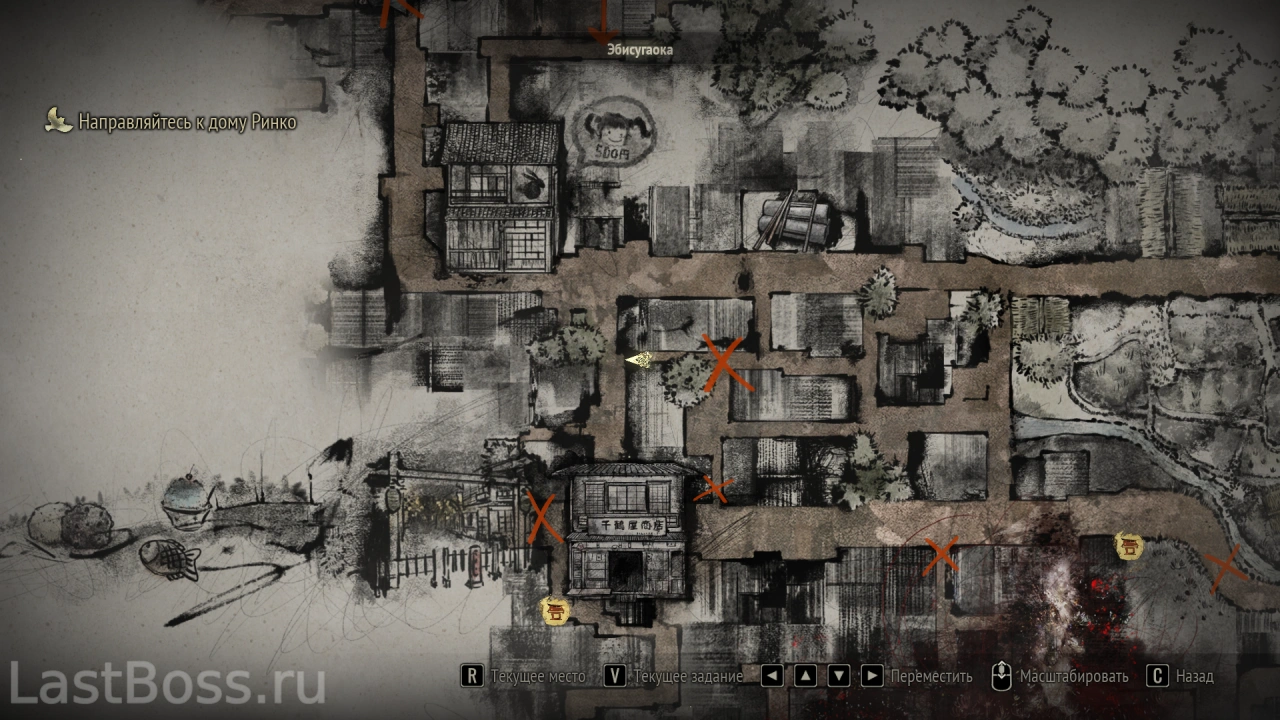Show the current task via Текущее задание
The image size is (1280, 720).
[x=675, y=676]
